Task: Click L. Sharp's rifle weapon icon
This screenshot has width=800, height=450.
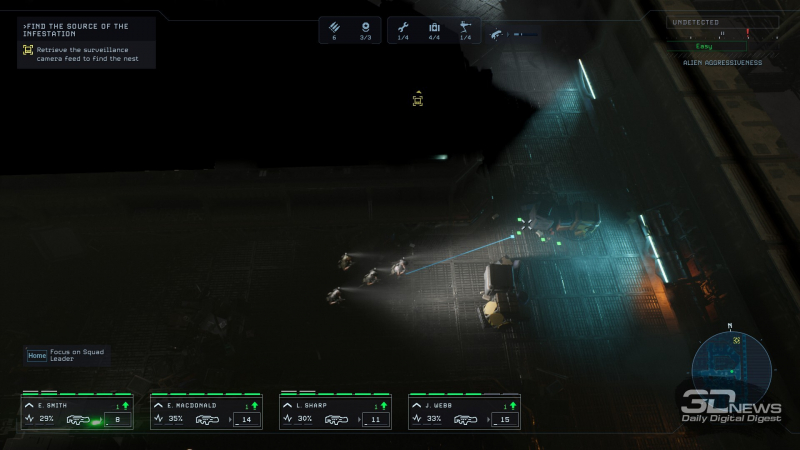Action: pyautogui.click(x=337, y=420)
